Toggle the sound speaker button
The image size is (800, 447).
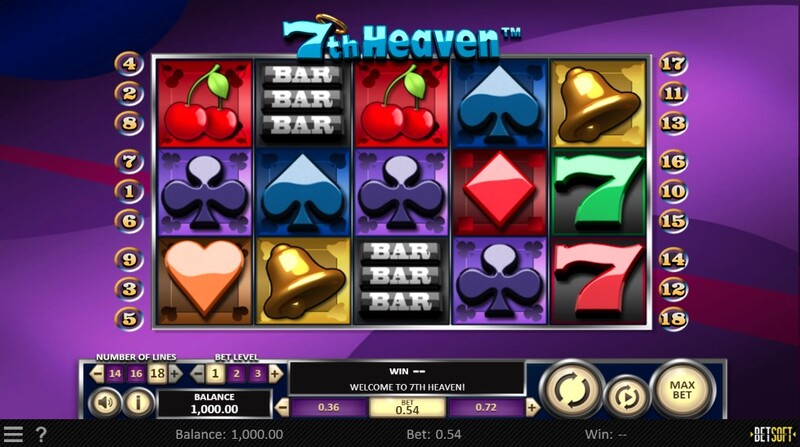coord(104,402)
